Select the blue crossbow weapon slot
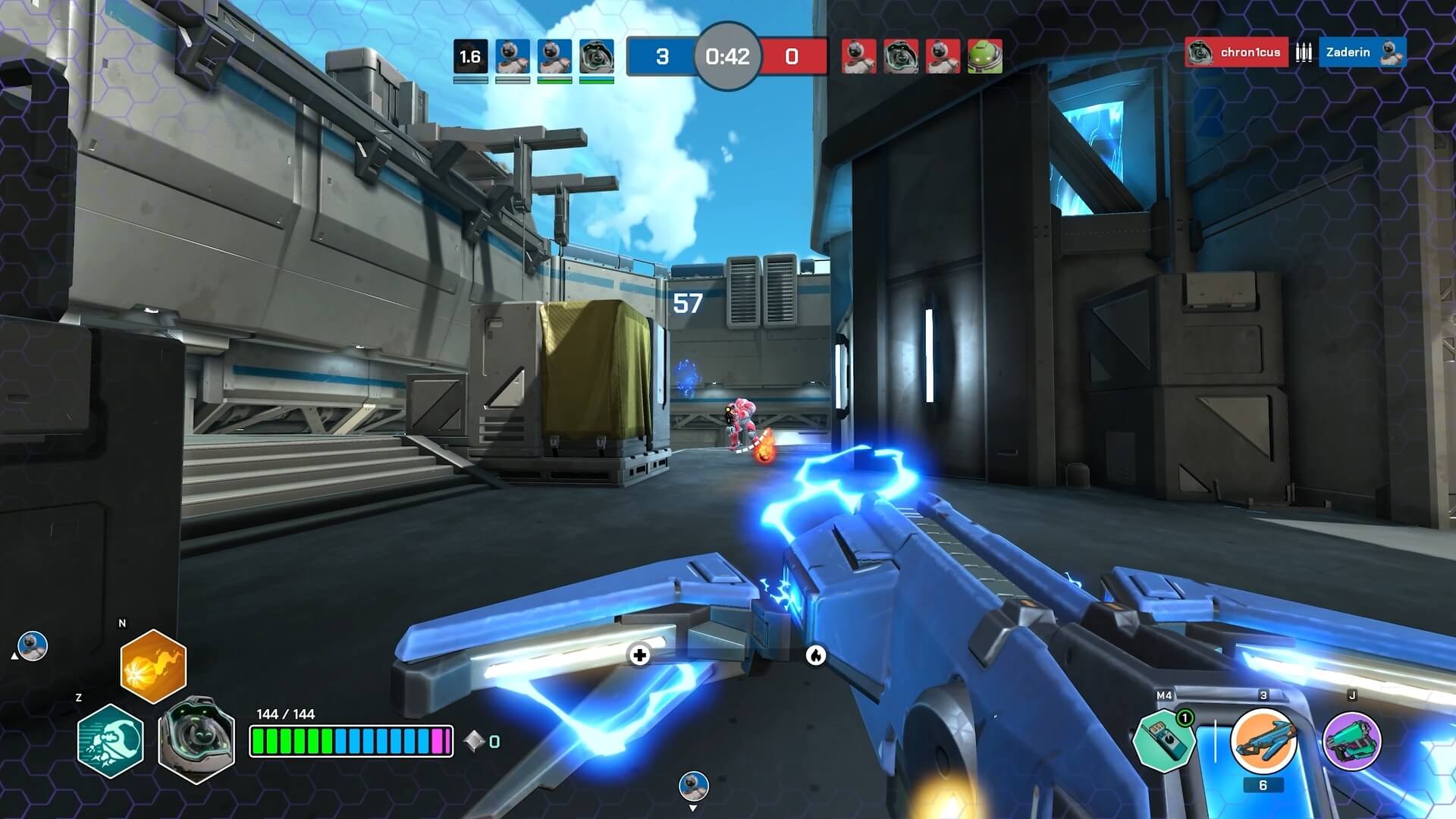Image resolution: width=1456 pixels, height=819 pixels. [x=1263, y=741]
